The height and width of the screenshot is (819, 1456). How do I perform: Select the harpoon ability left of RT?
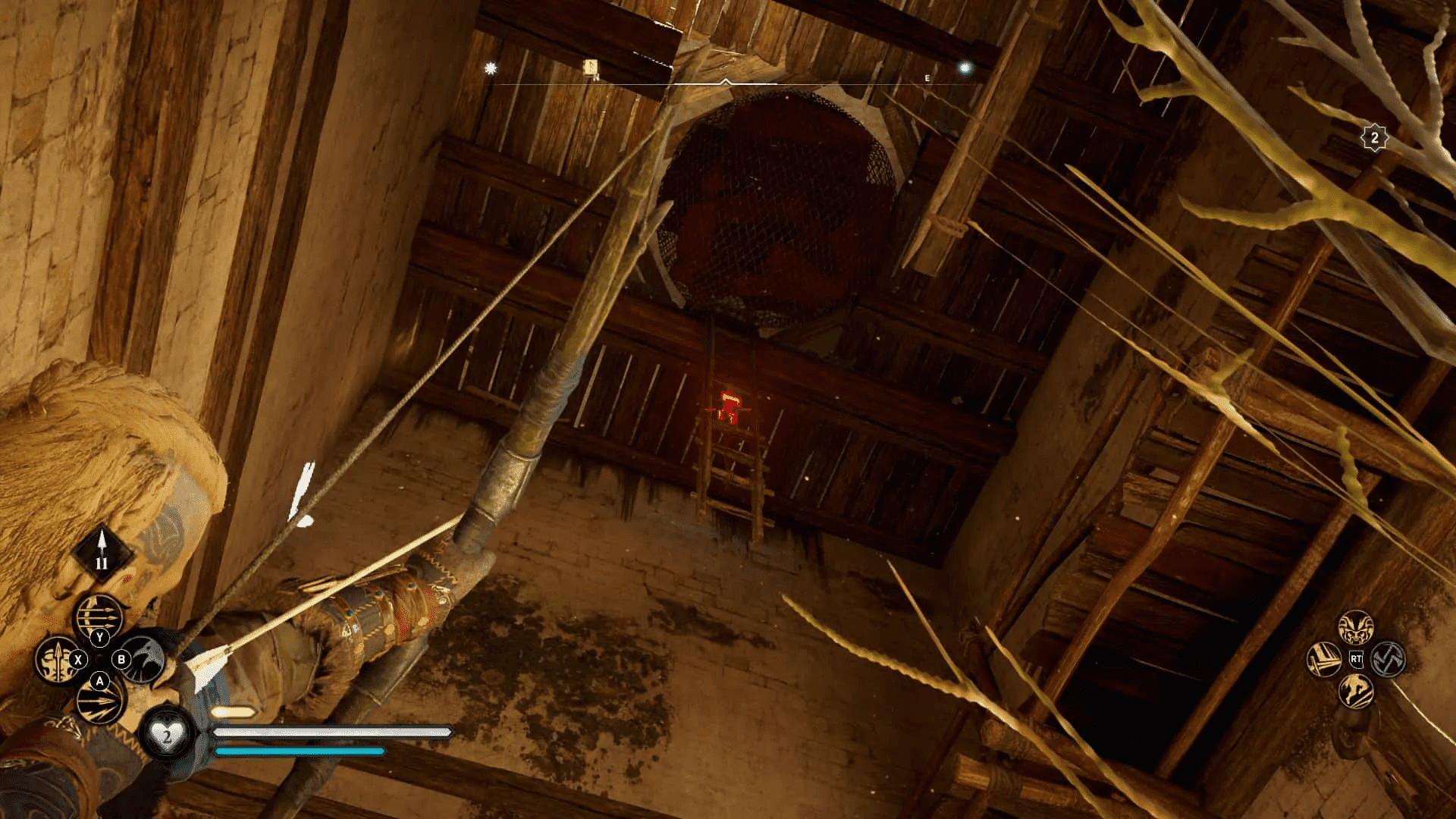coord(1324,660)
